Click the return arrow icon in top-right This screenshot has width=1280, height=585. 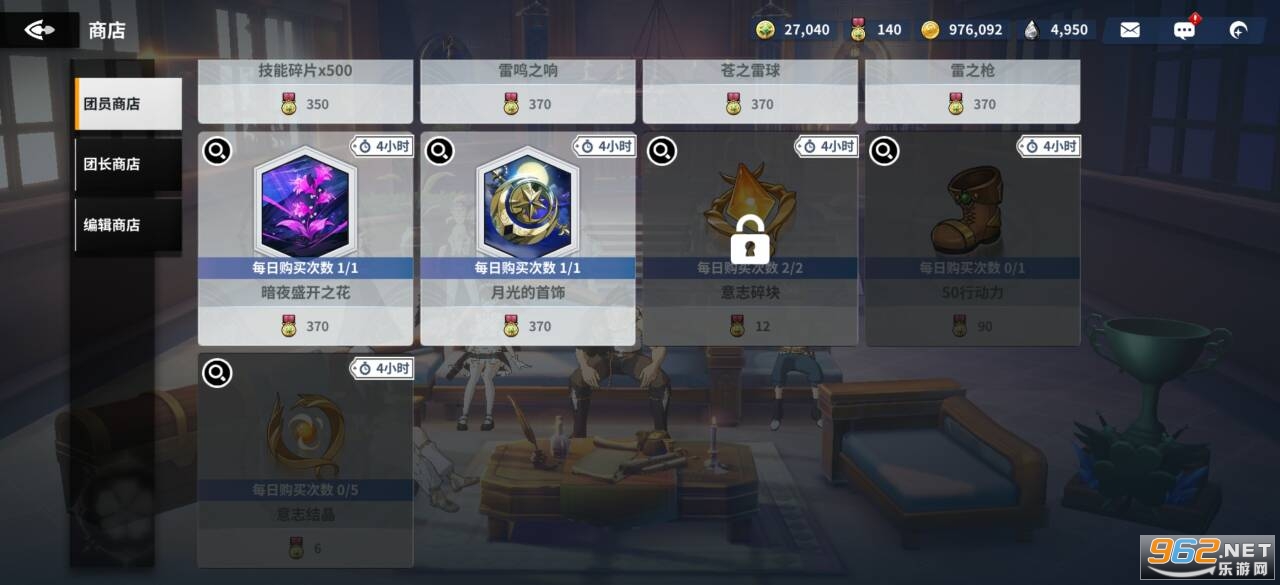tap(1238, 30)
